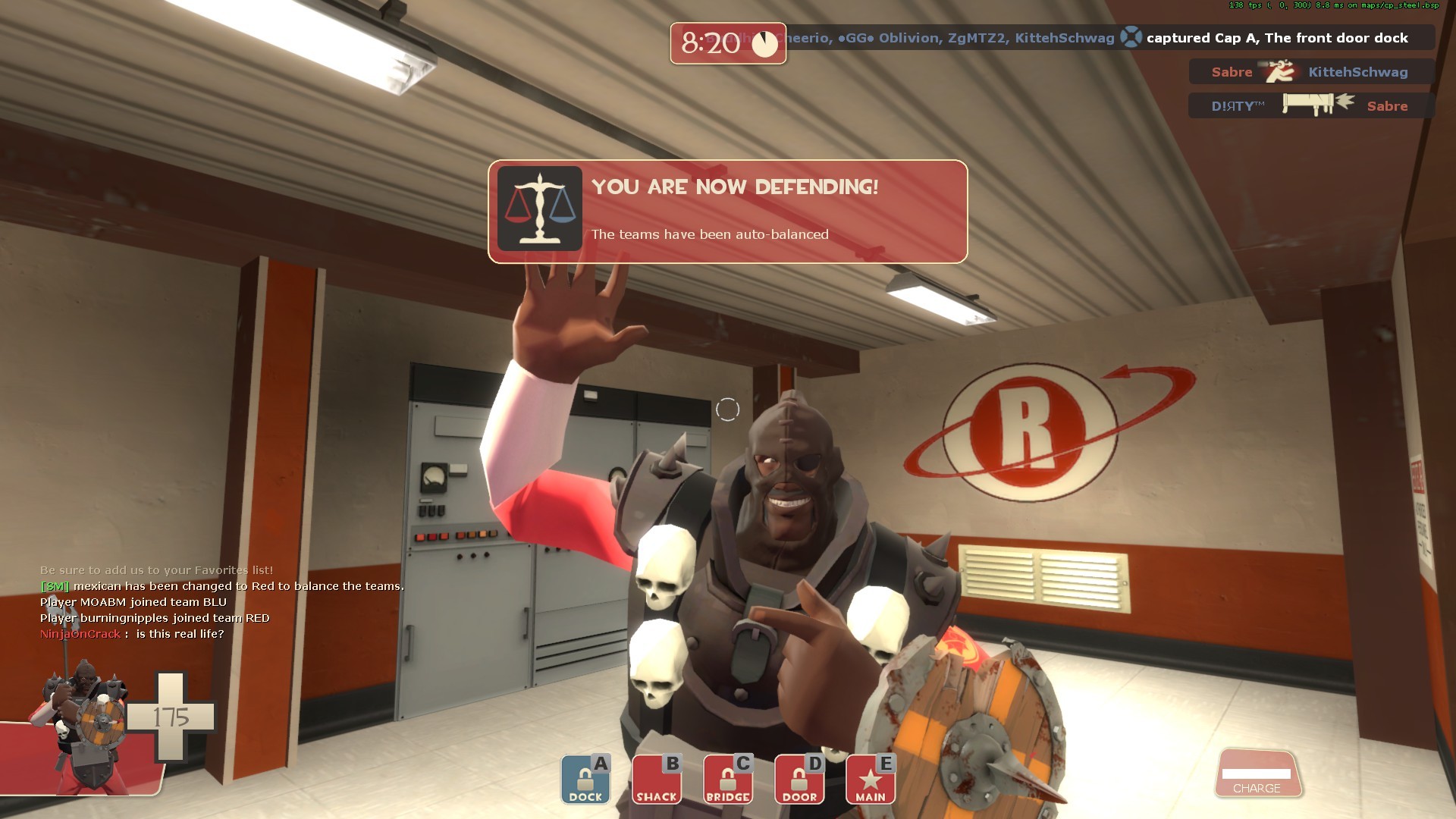Click the CHARGE meter bar
The image size is (1456, 819).
1256,775
